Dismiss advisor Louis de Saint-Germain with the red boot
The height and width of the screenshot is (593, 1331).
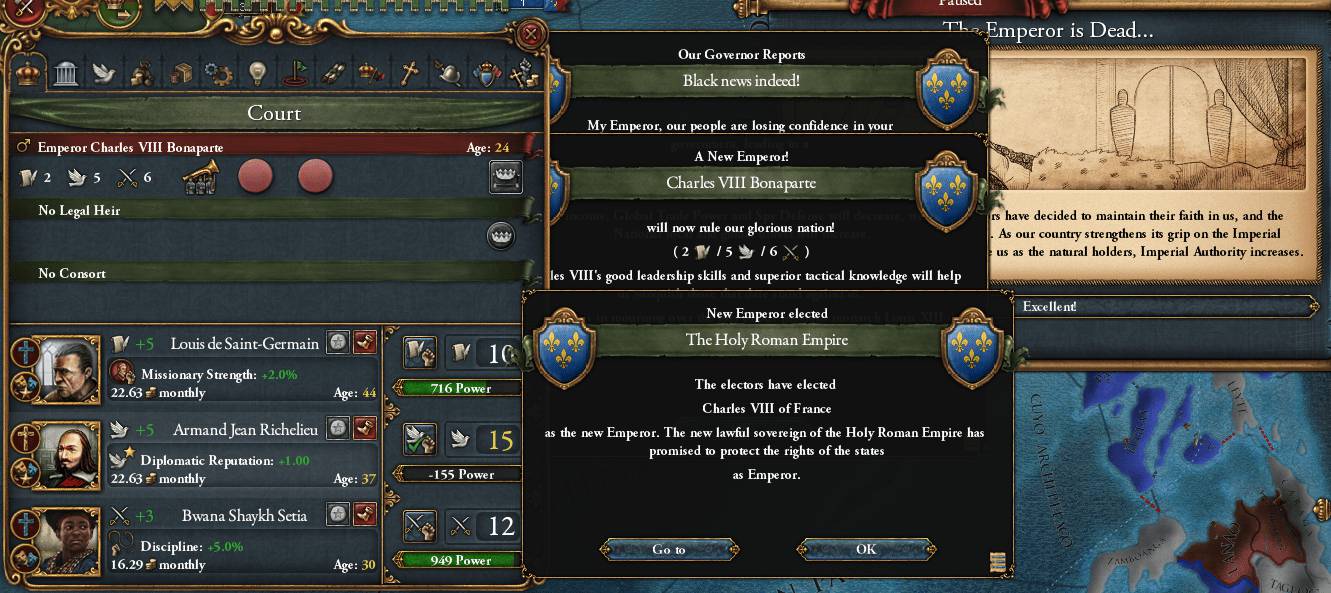364,343
